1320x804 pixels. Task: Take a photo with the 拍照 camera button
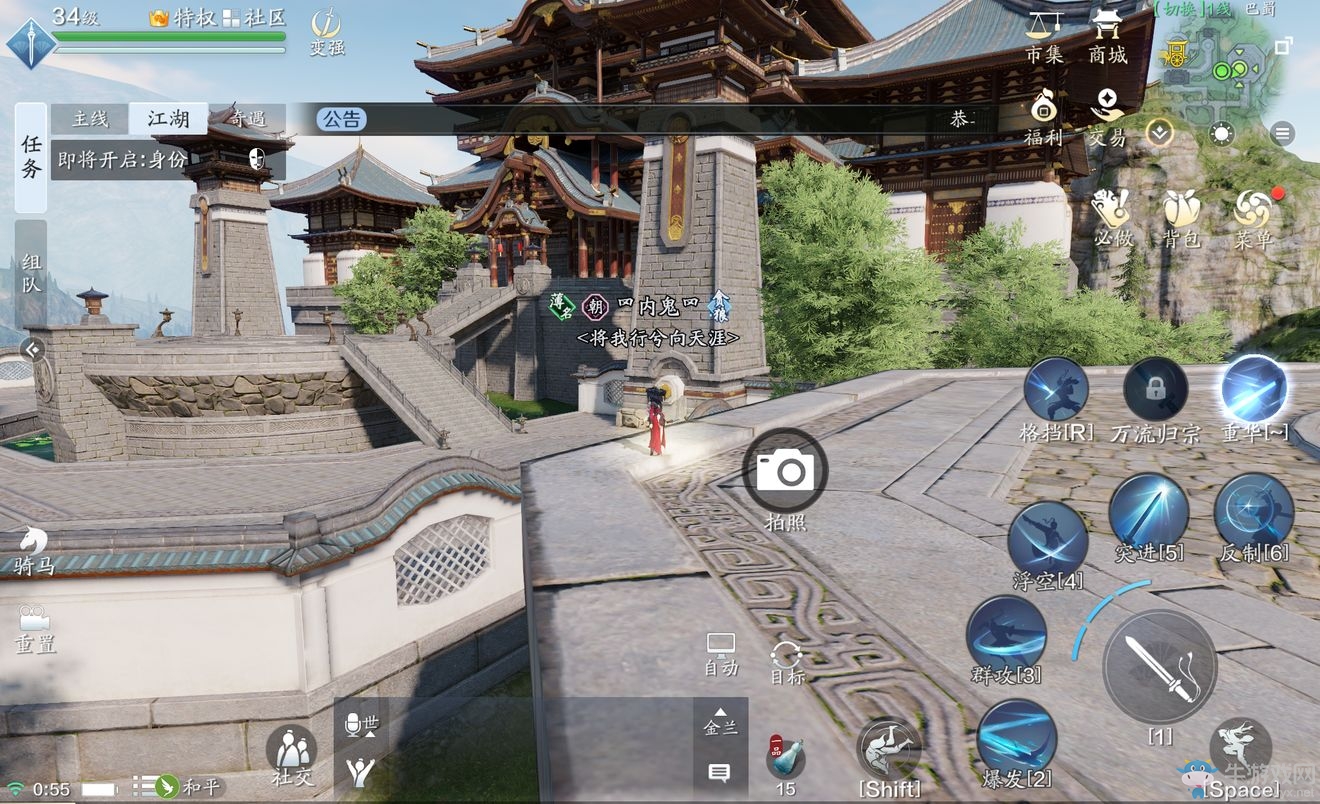[x=785, y=471]
